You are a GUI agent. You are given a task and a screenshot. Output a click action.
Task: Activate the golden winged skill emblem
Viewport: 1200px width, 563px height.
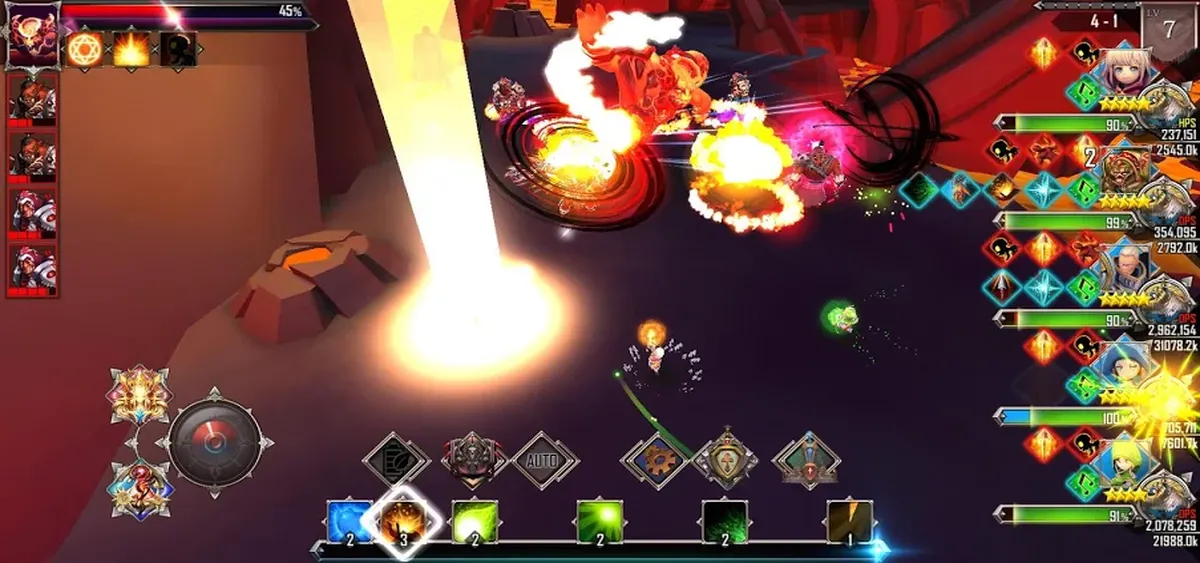click(x=139, y=395)
